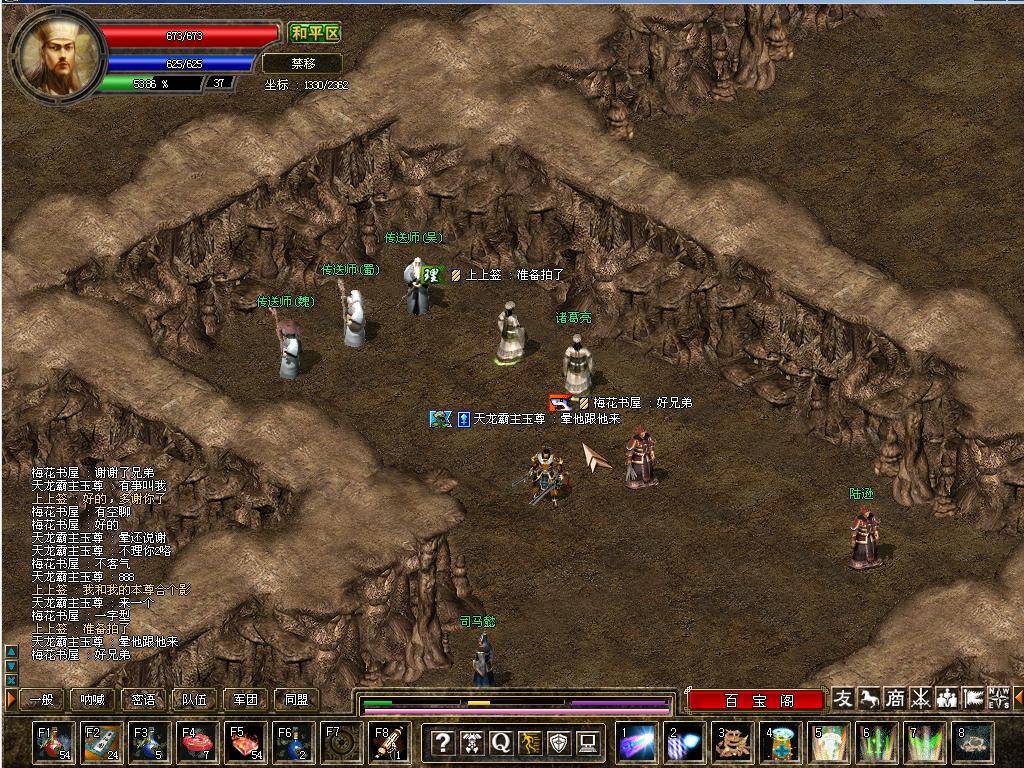Activate skill 1, the blue energy beam
Screen dimensions: 1024x768
[x=636, y=743]
